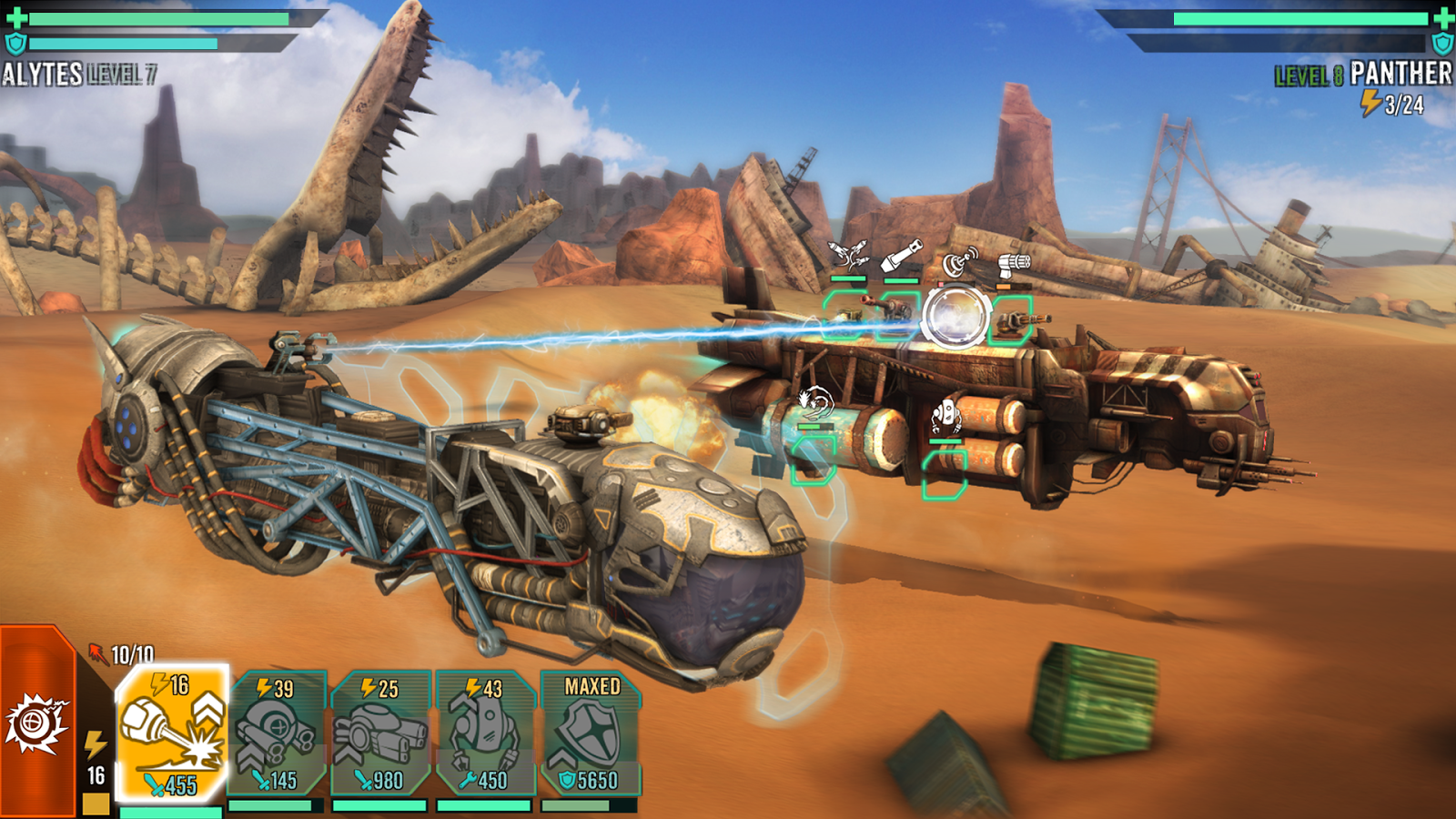This screenshot has width=1456, height=819.
Task: Choose the MAXED shield card
Action: pyautogui.click(x=591, y=733)
